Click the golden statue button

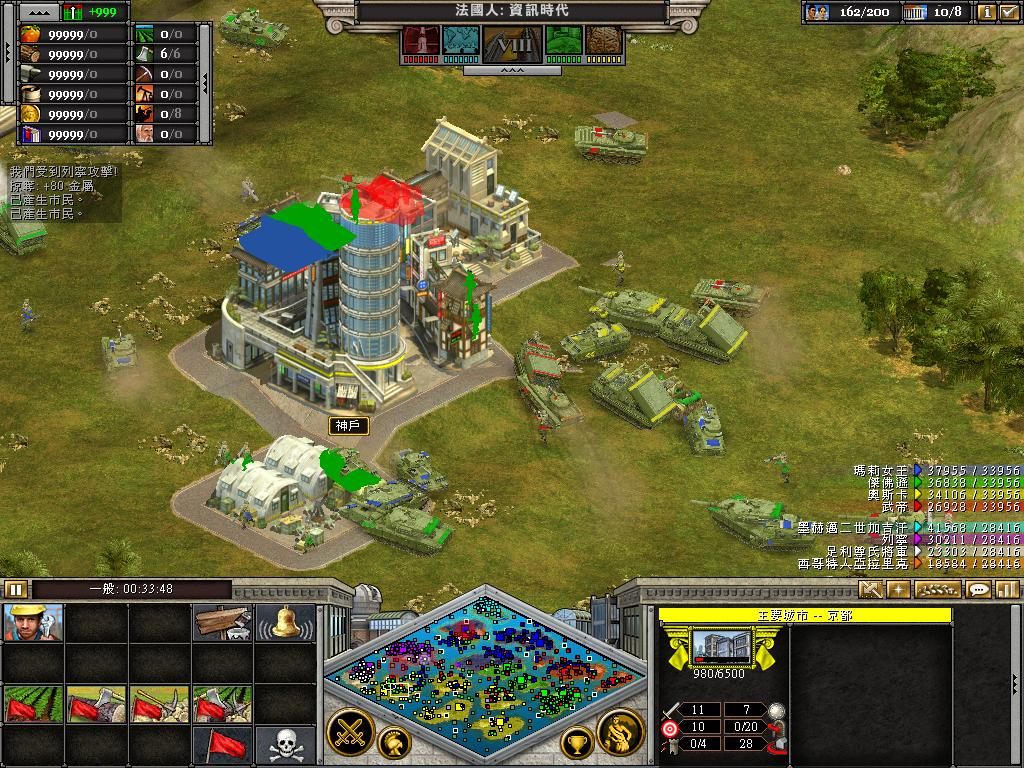[620, 731]
